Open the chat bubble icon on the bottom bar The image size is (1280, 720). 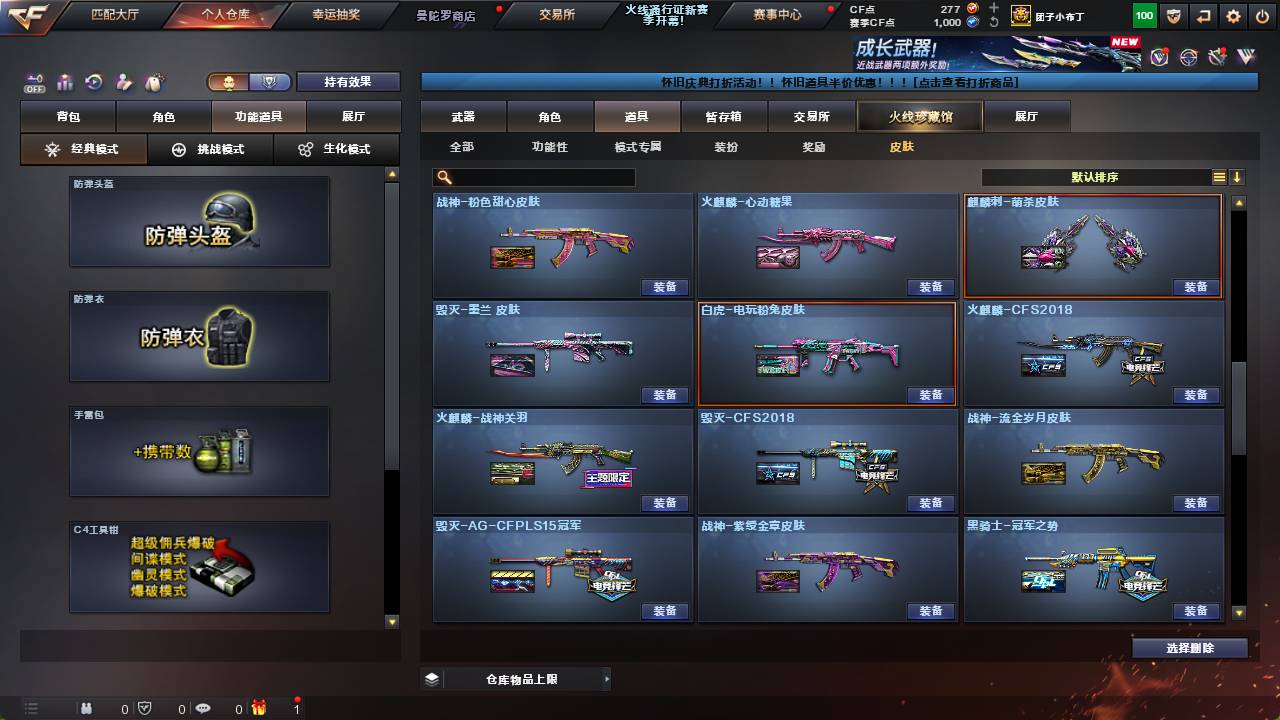(204, 708)
